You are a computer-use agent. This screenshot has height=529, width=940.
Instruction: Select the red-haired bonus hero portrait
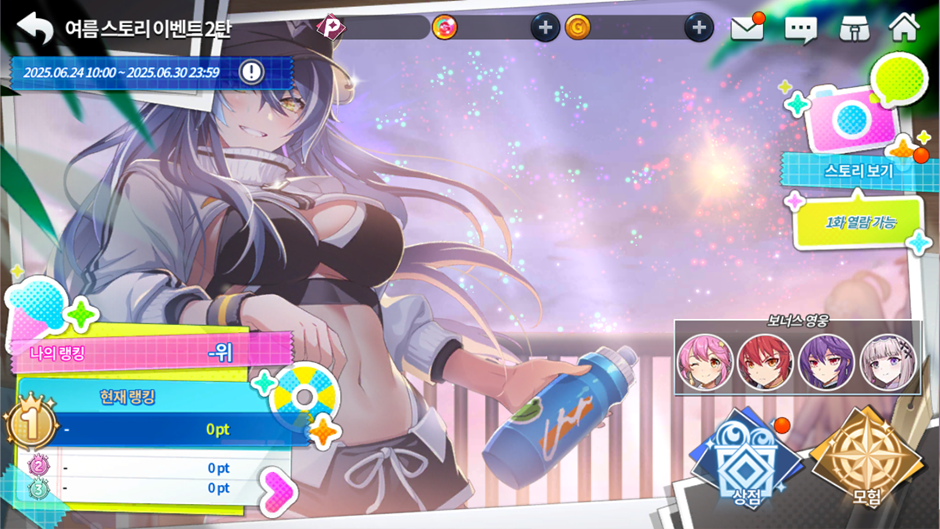765,360
